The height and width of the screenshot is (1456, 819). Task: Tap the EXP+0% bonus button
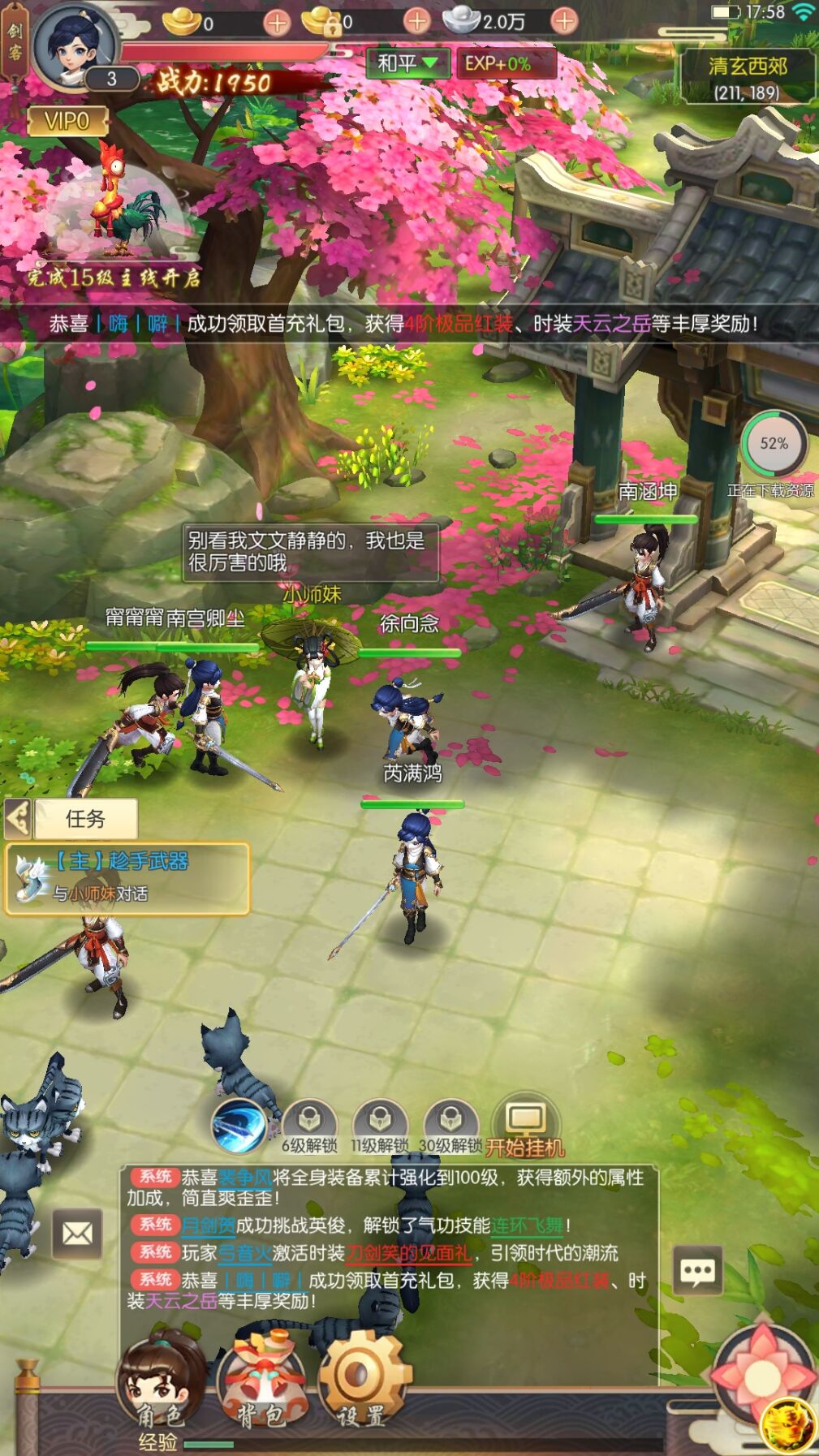(x=498, y=63)
